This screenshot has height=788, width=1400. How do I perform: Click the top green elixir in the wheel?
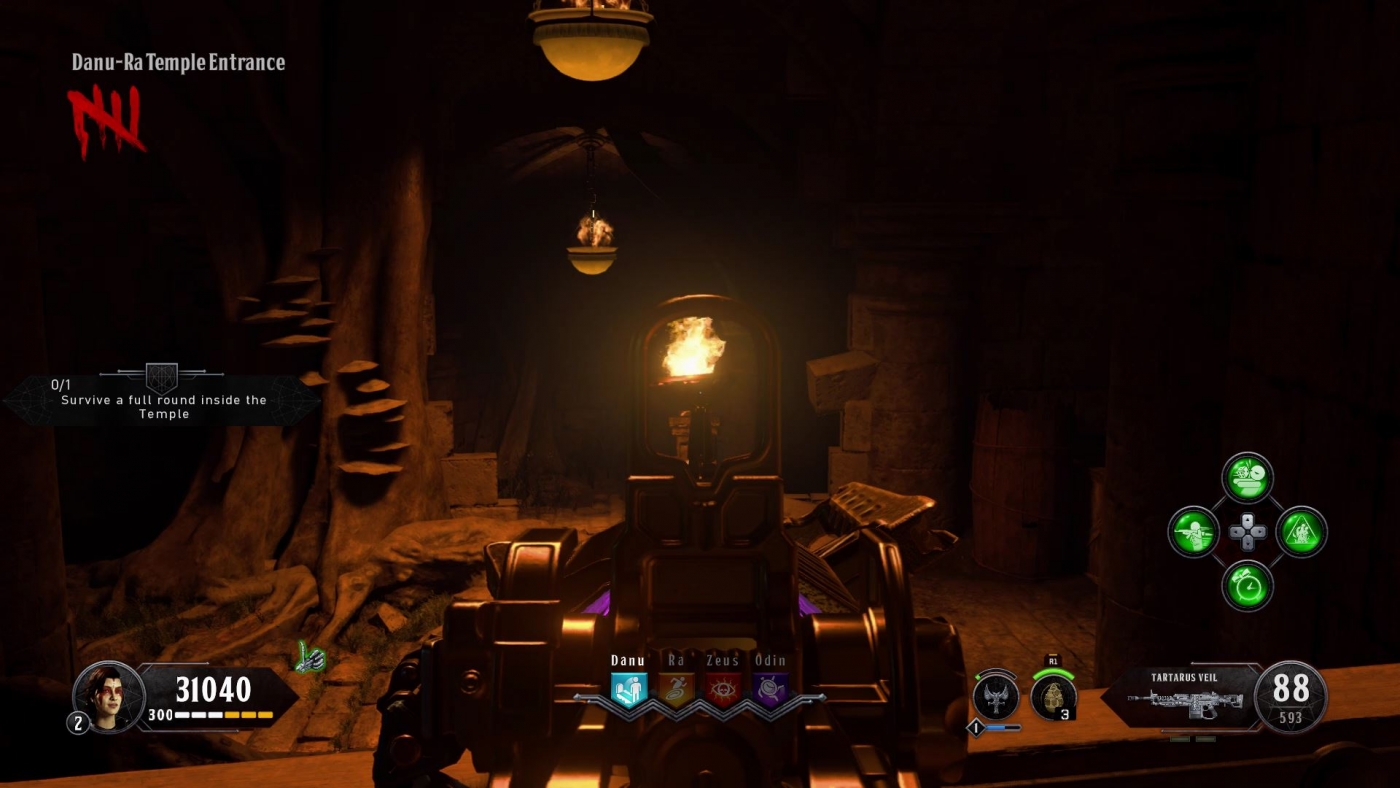(1246, 479)
